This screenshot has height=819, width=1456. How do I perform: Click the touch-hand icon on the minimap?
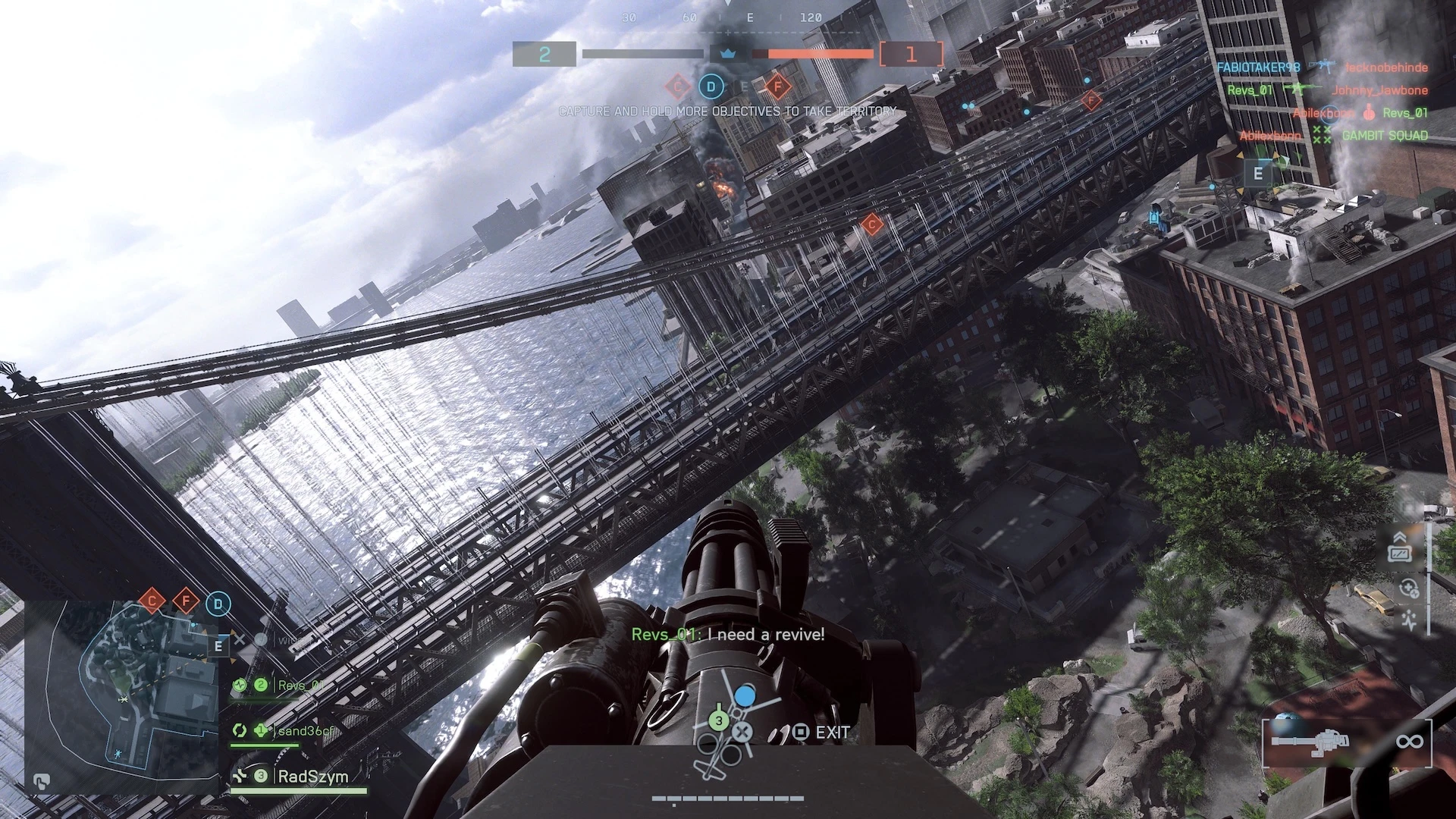[42, 781]
